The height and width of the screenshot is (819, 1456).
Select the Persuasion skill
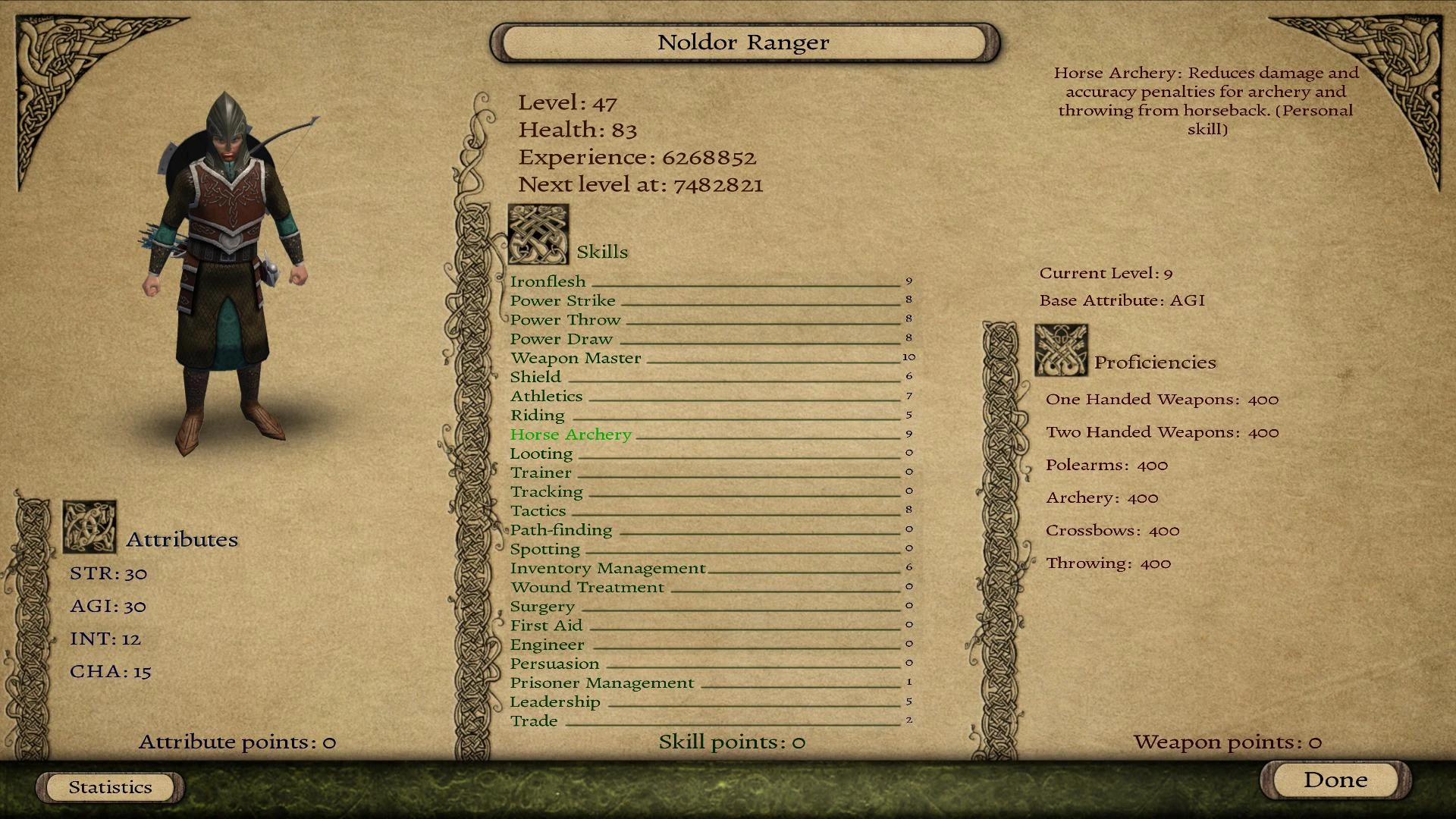tap(554, 664)
